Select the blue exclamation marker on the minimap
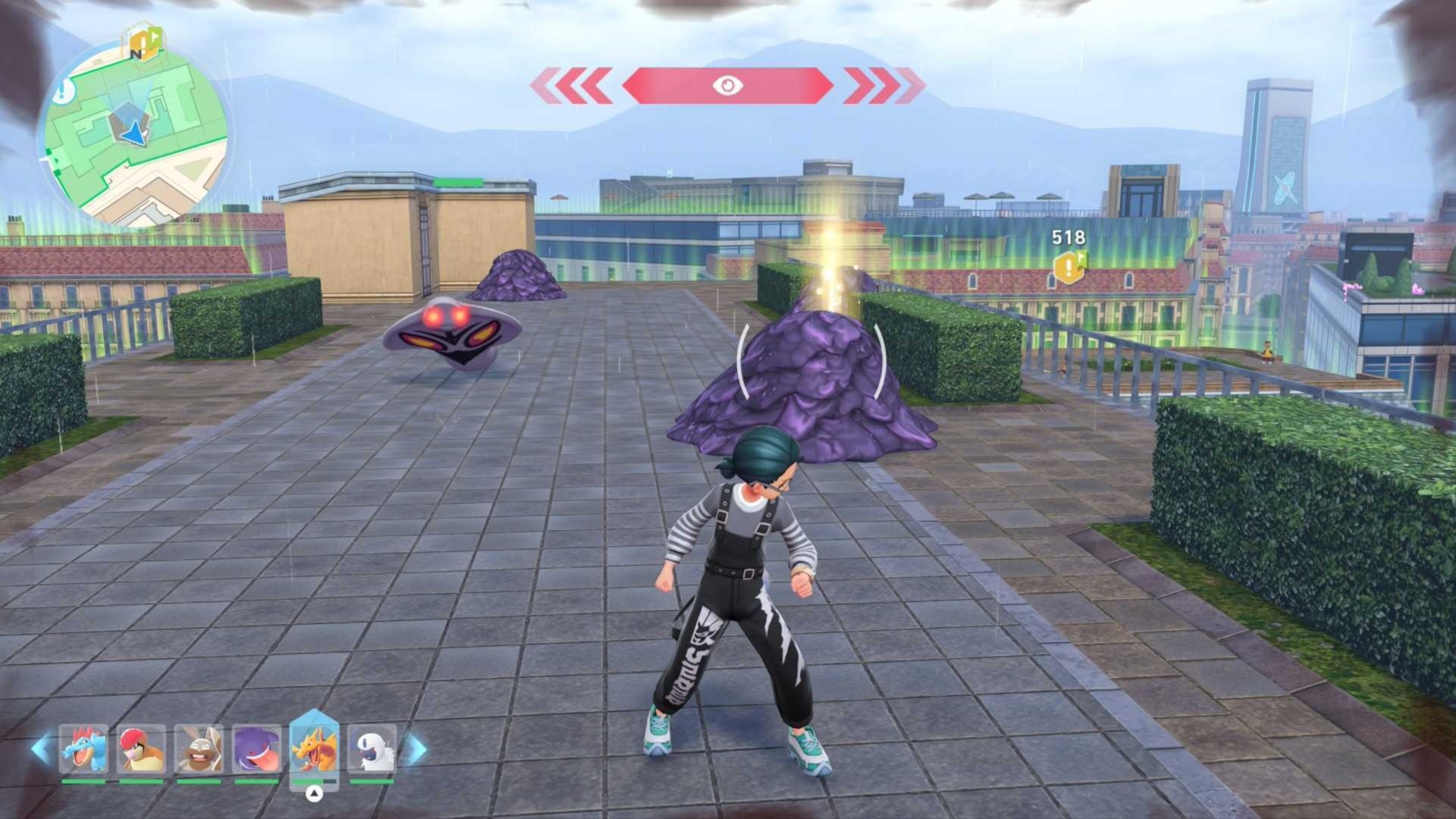 click(64, 91)
